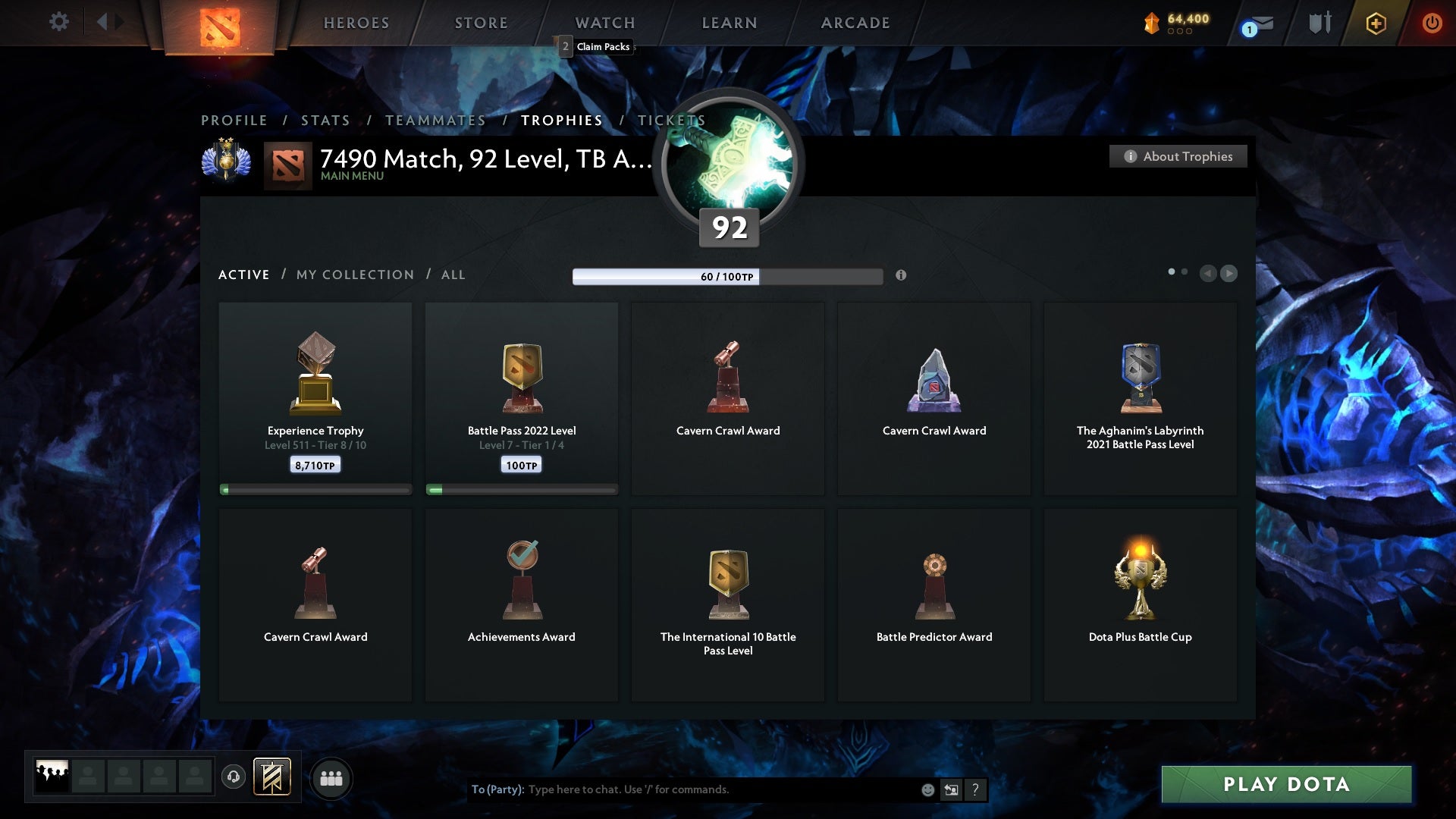
Task: Open the settings gear
Action: [x=58, y=23]
